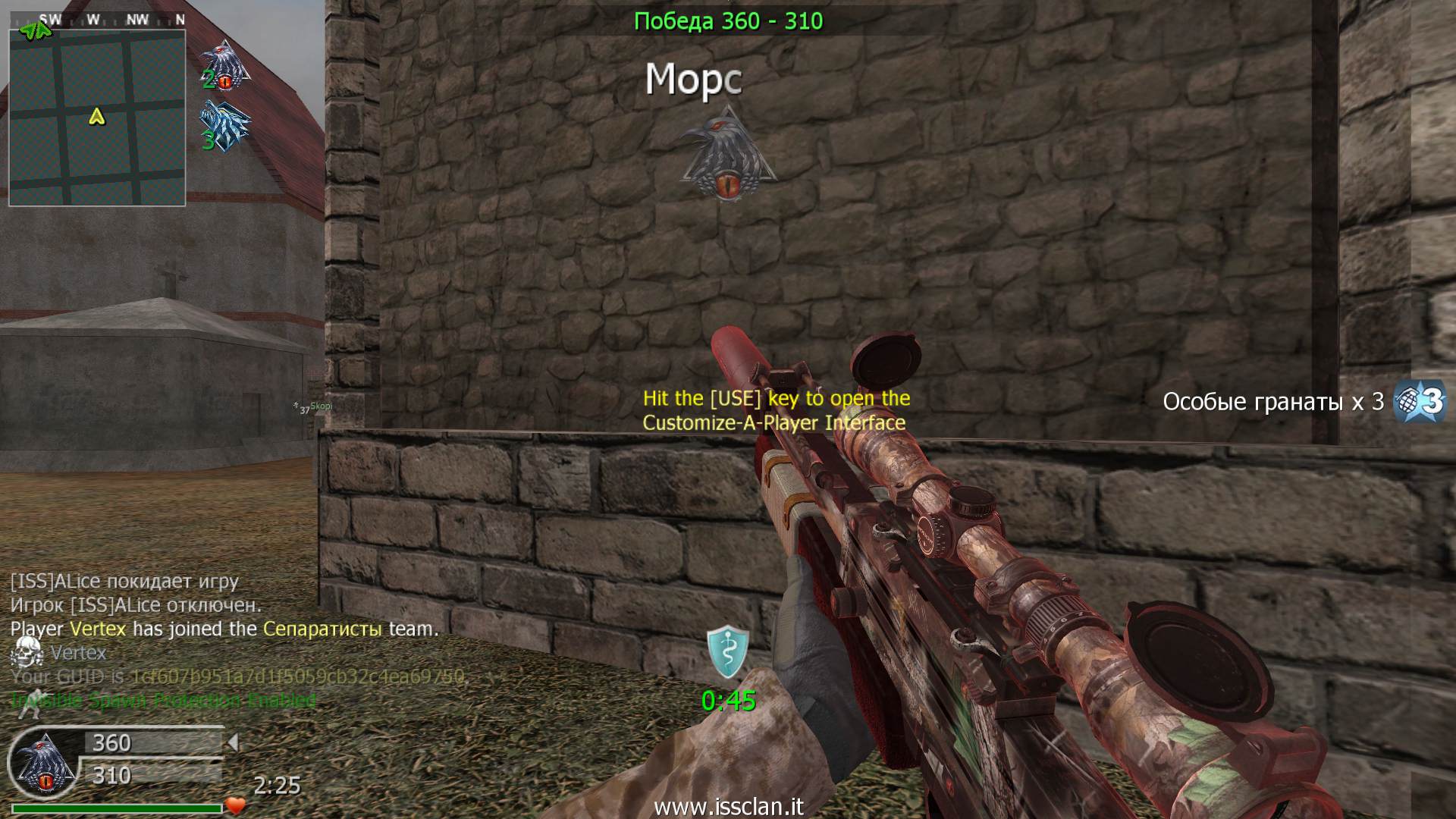Click the minimap grid
This screenshot has height=819, width=1456.
tap(97, 118)
